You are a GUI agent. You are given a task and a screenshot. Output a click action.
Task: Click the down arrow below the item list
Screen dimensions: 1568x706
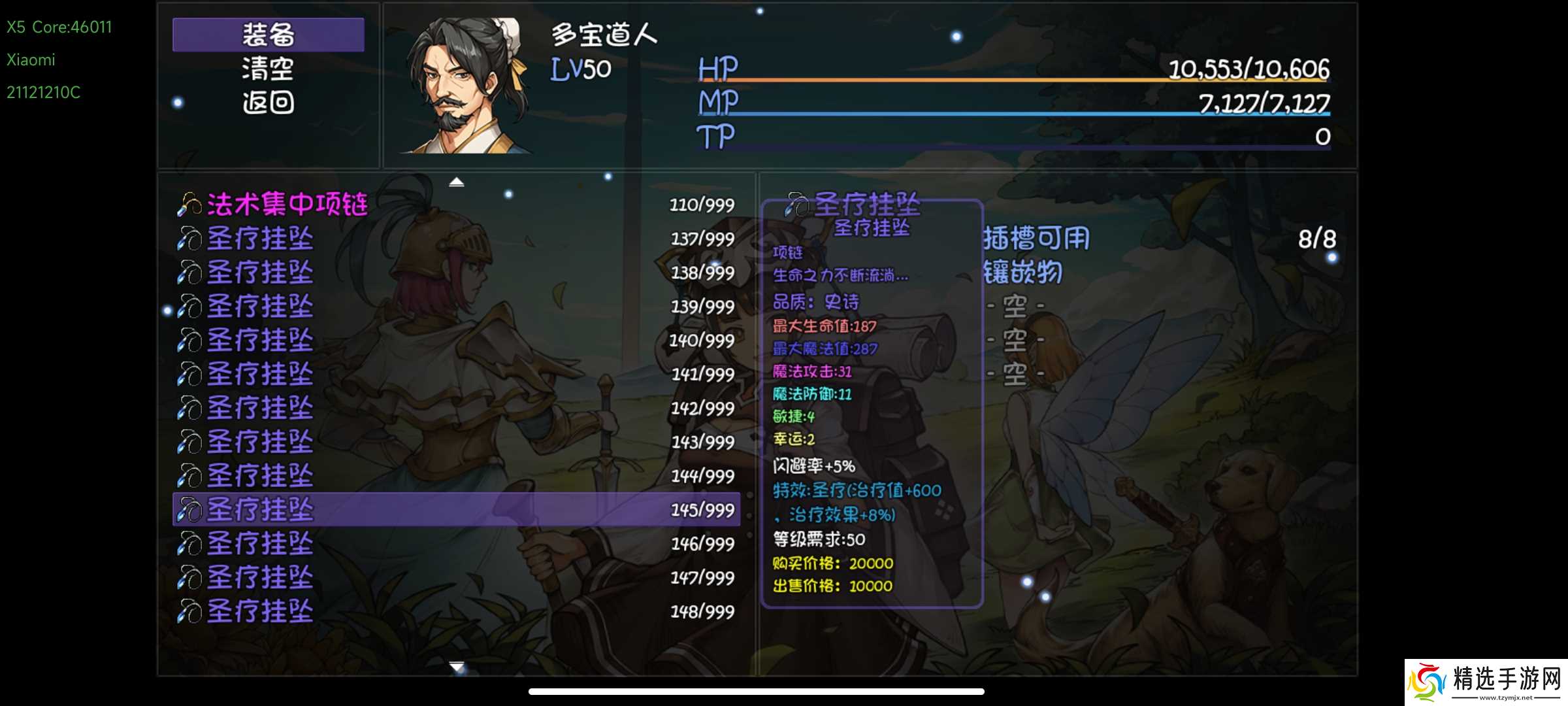[457, 666]
